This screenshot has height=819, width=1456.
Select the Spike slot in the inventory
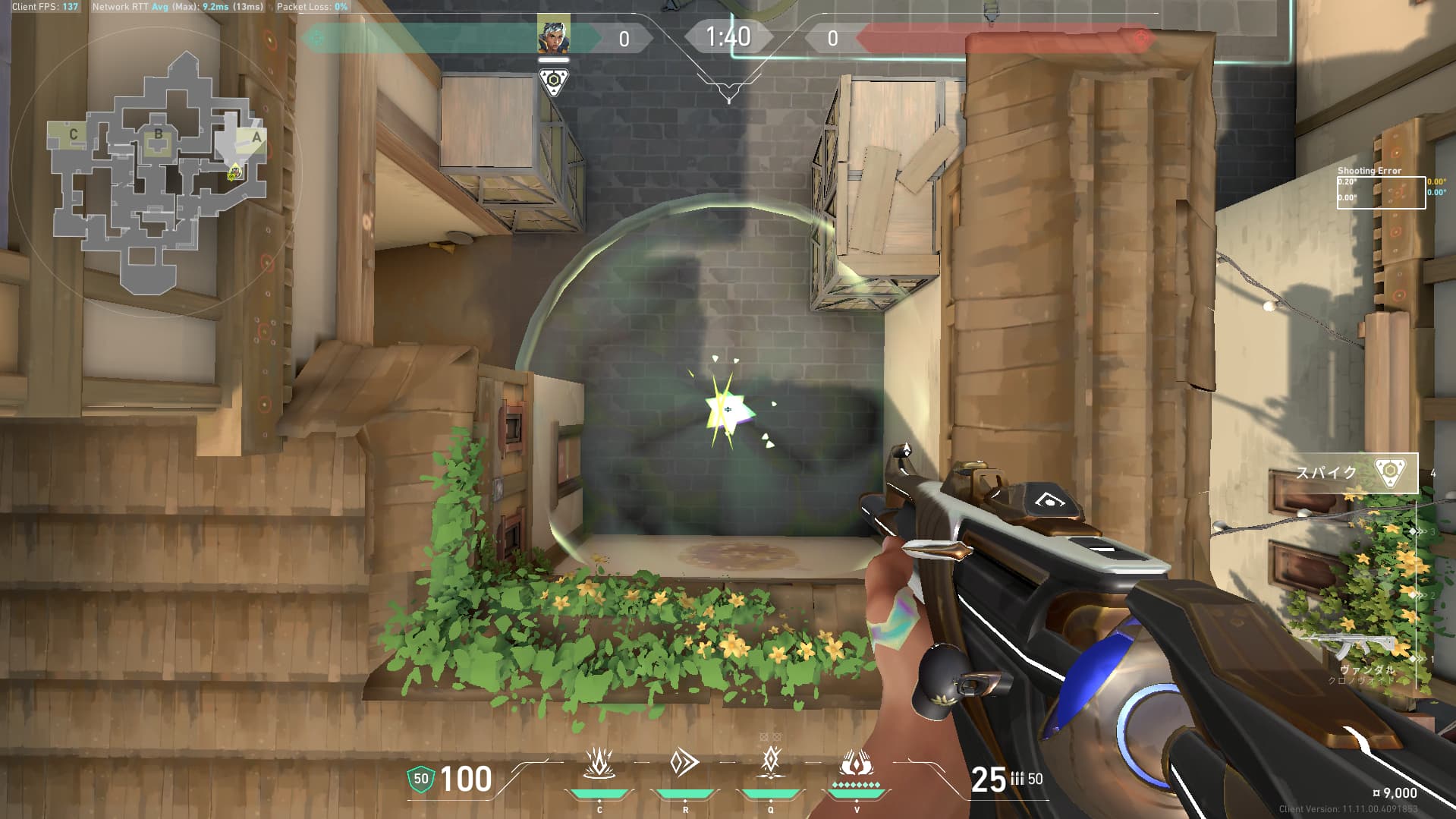(x=1356, y=472)
